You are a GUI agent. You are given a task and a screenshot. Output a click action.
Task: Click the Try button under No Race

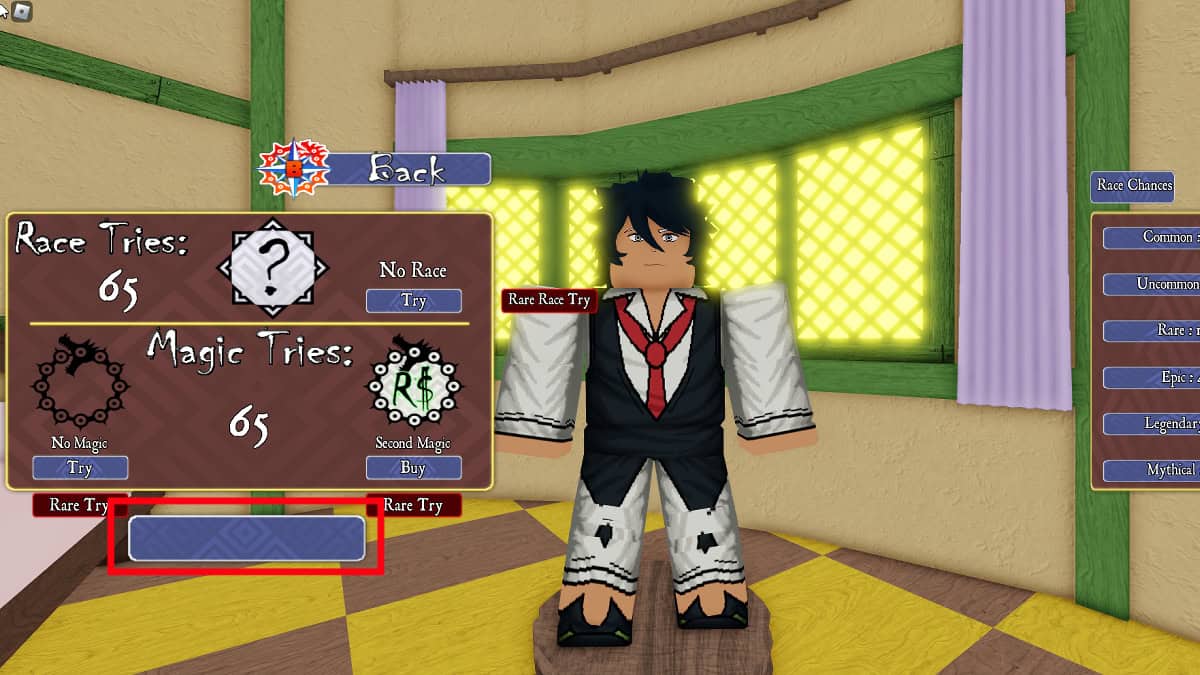(x=413, y=300)
